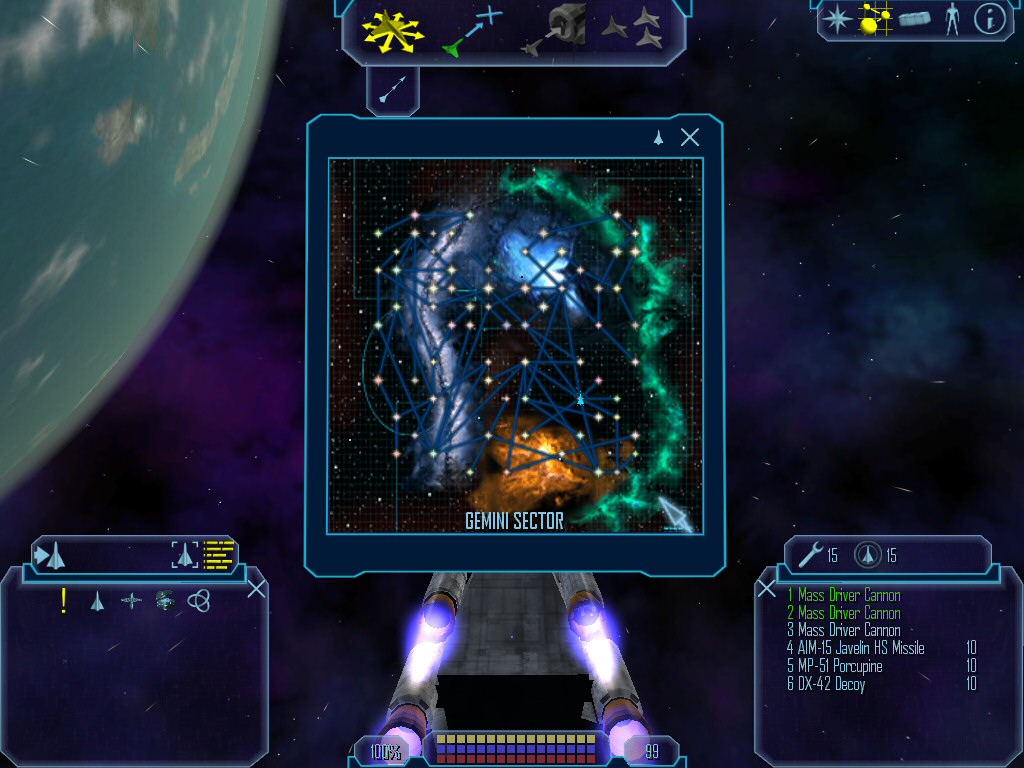Image resolution: width=1024 pixels, height=768 pixels.
Task: Click the arrow-and-ship icon in left panel
Action: click(51, 553)
